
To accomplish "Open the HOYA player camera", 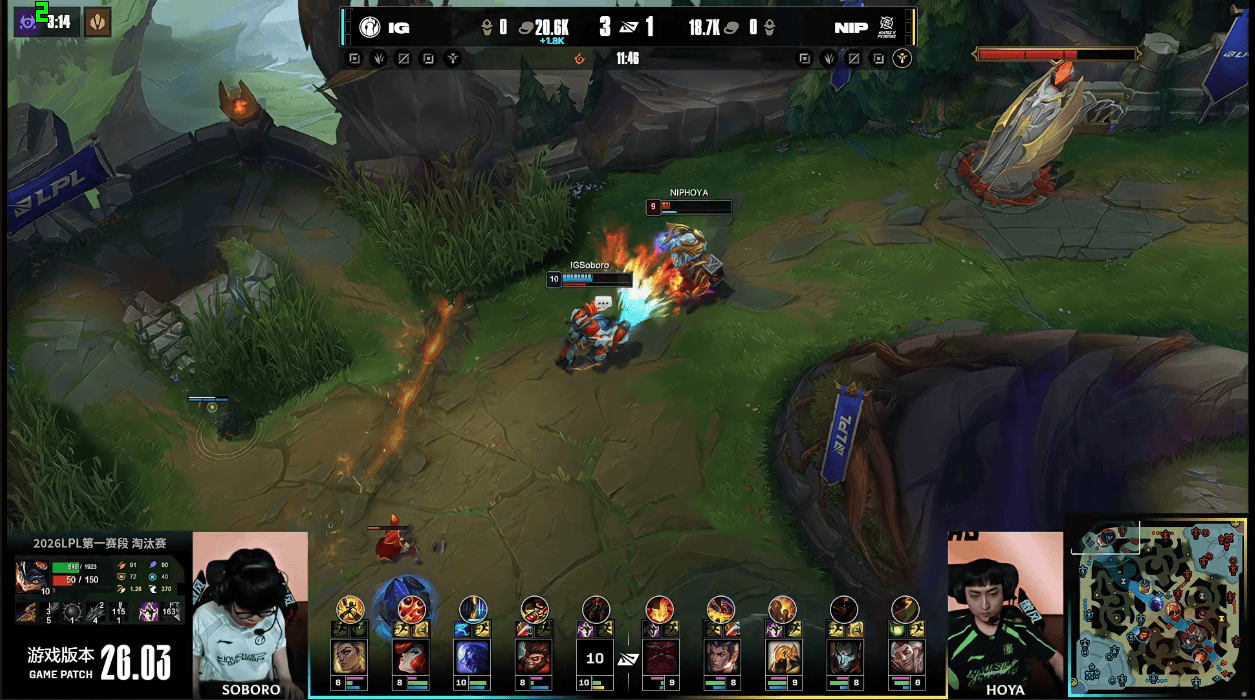I will click(x=1004, y=610).
